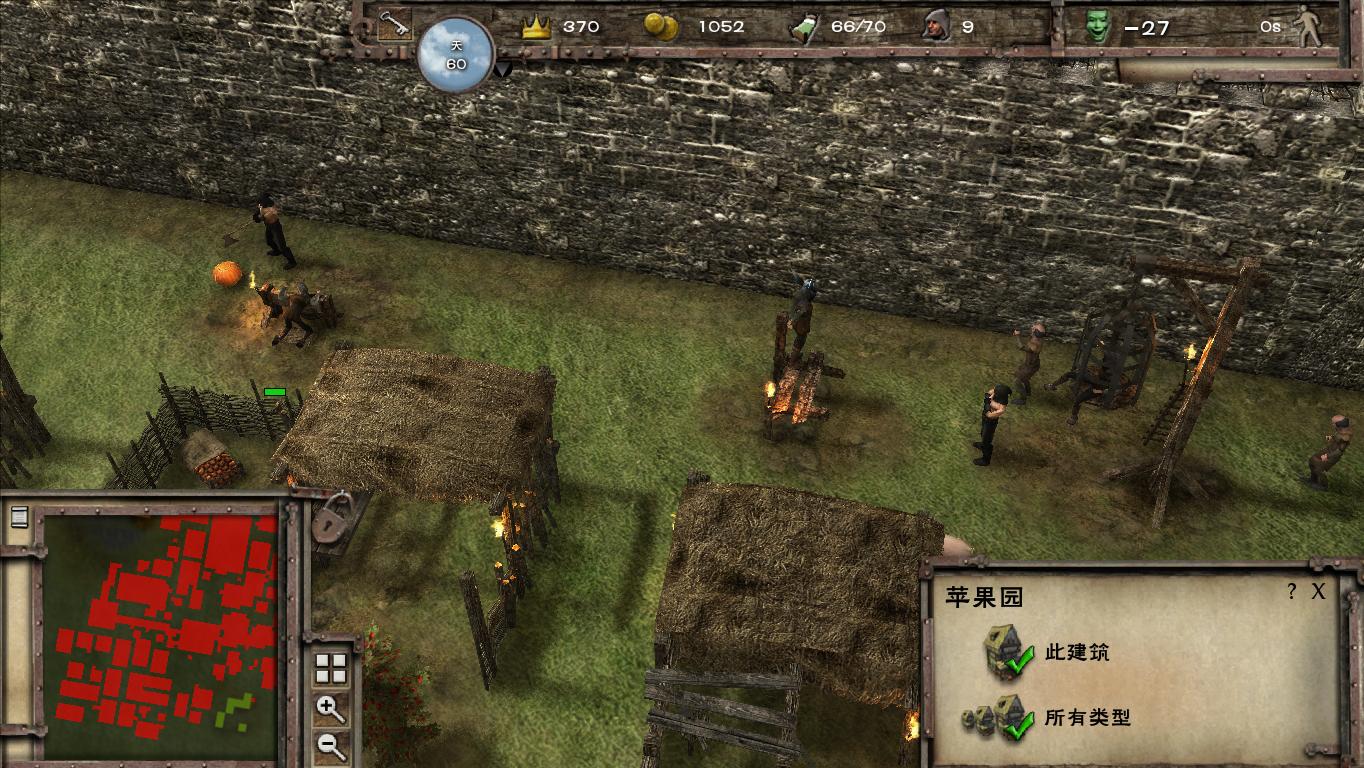Zoom in with the plus magnifier
Viewport: 1364px width, 768px height.
point(330,708)
